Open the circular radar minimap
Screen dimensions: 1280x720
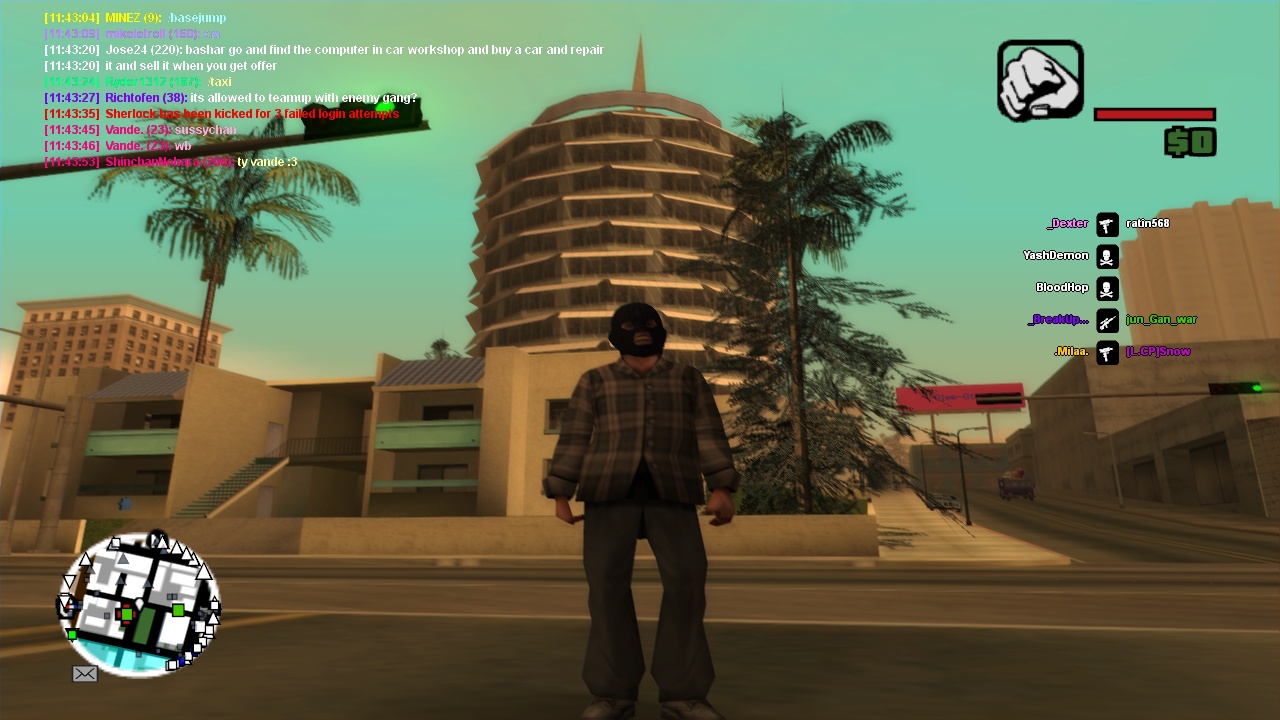click(139, 604)
